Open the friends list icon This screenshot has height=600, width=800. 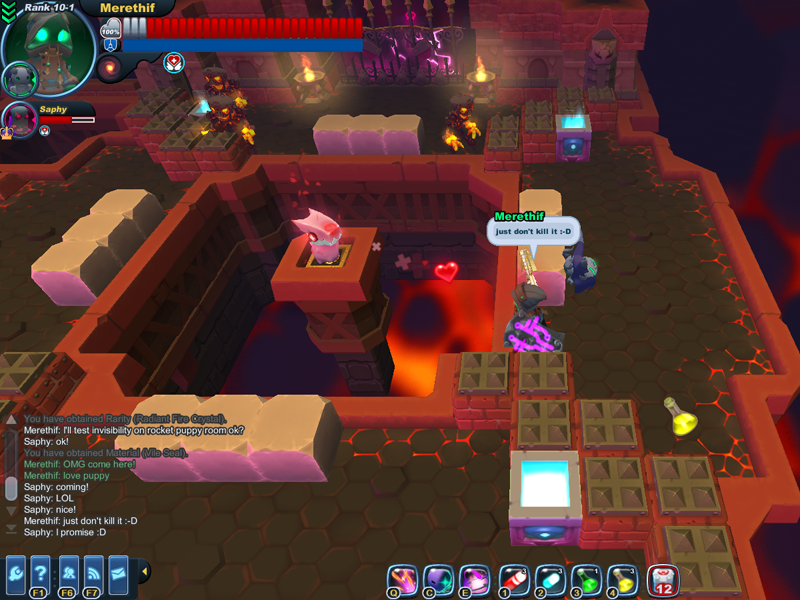pos(67,573)
